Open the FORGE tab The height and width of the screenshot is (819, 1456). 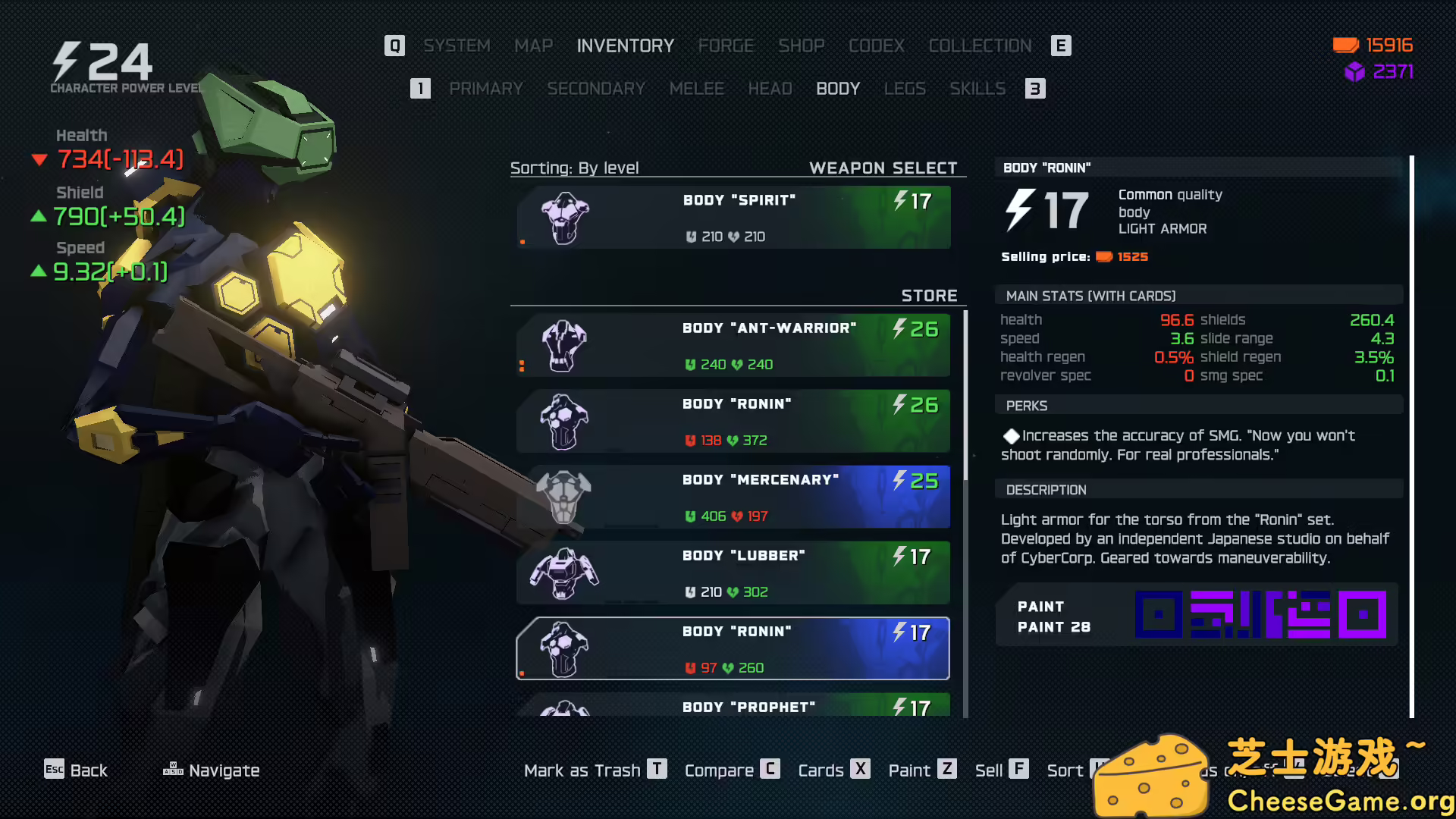[x=726, y=45]
